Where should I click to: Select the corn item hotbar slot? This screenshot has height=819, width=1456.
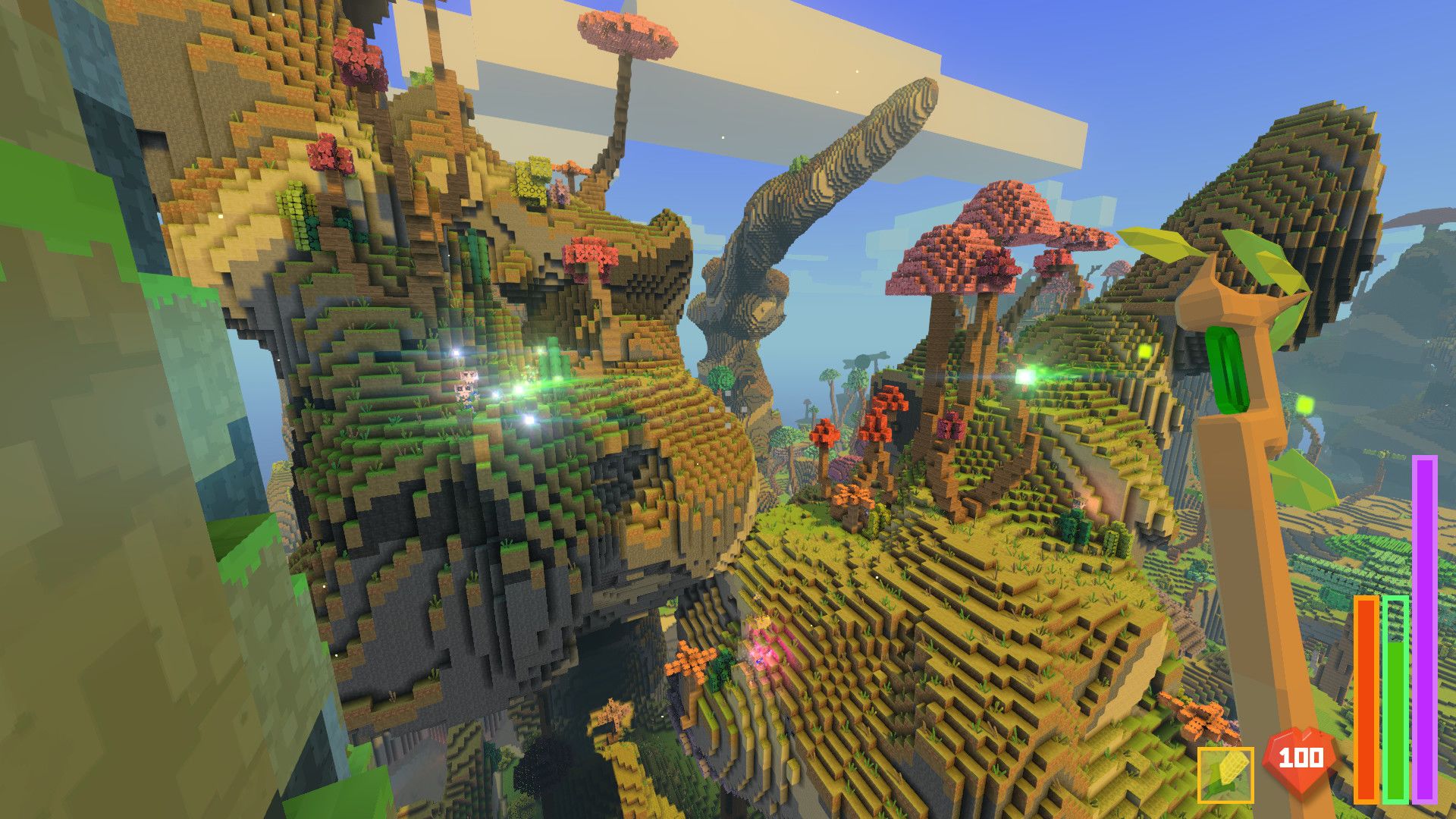(1225, 774)
